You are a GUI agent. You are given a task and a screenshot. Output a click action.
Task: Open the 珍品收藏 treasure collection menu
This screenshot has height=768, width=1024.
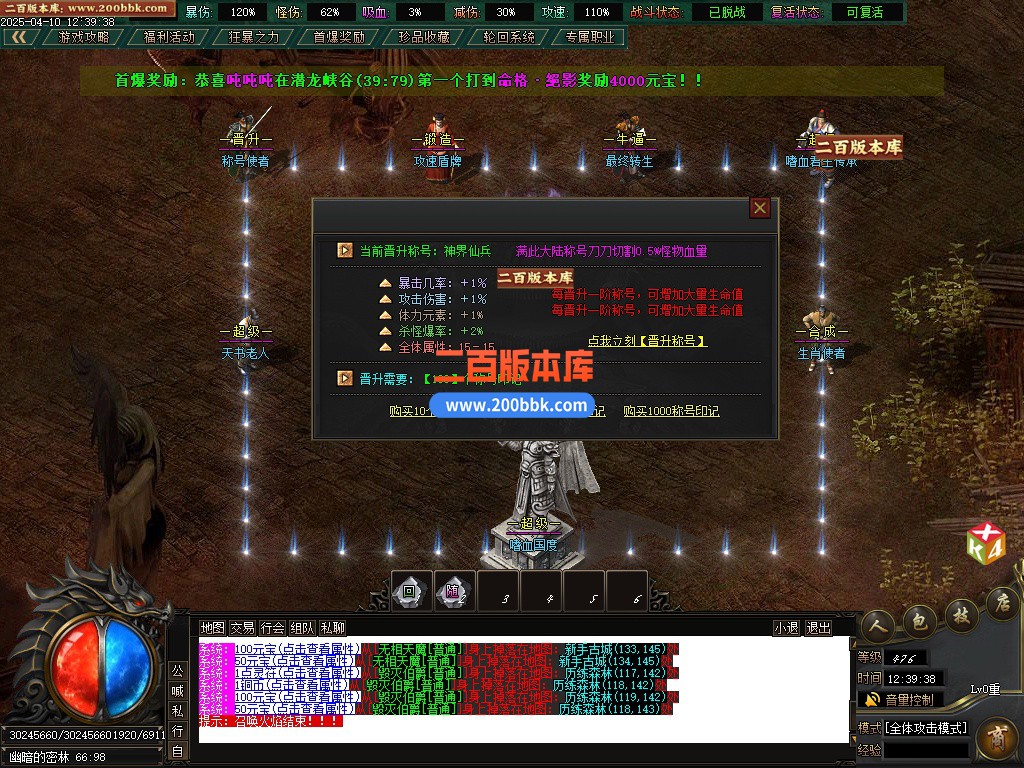424,37
